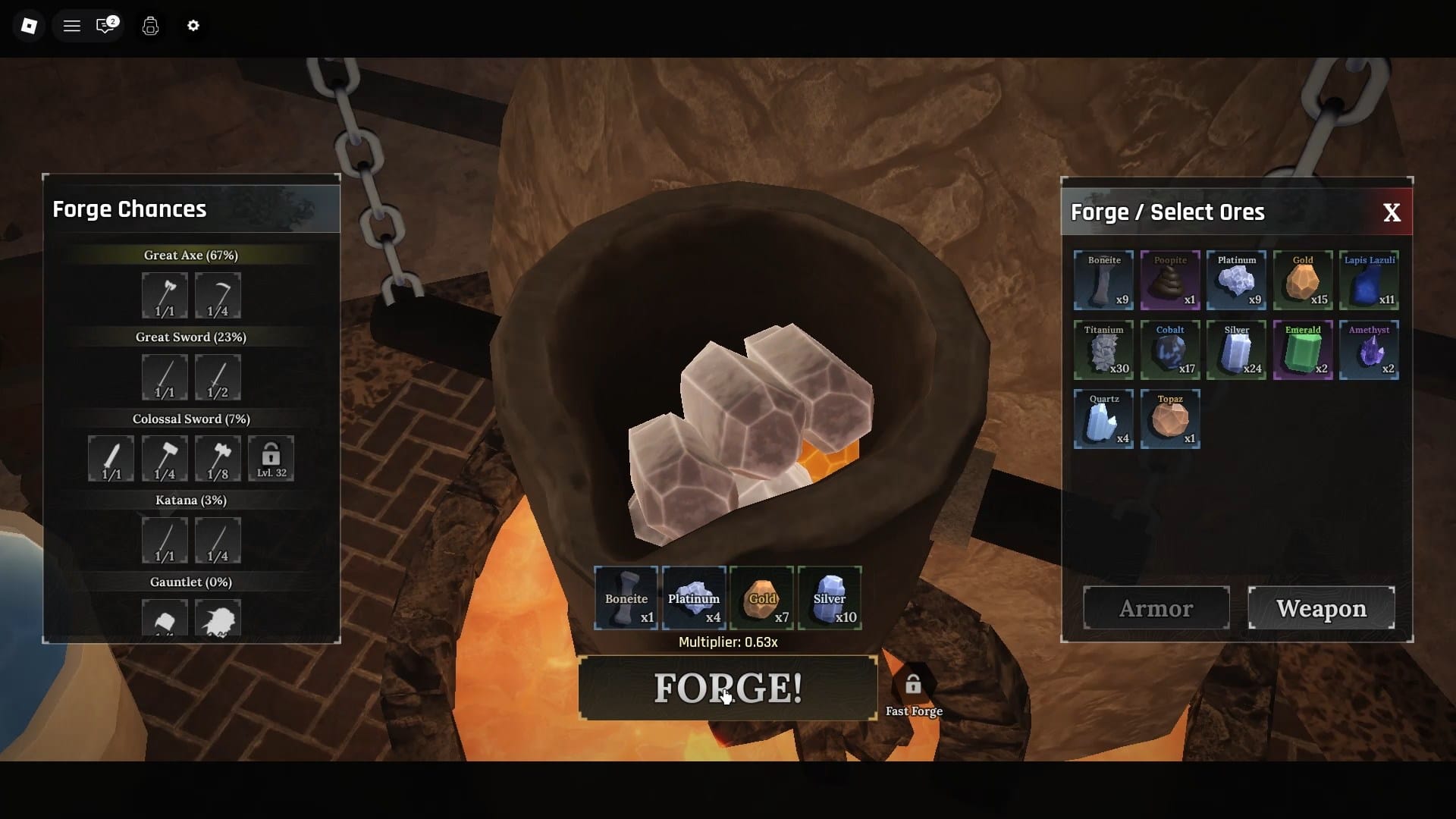Select the Emerald ore
The image size is (1456, 819).
pyautogui.click(x=1303, y=350)
